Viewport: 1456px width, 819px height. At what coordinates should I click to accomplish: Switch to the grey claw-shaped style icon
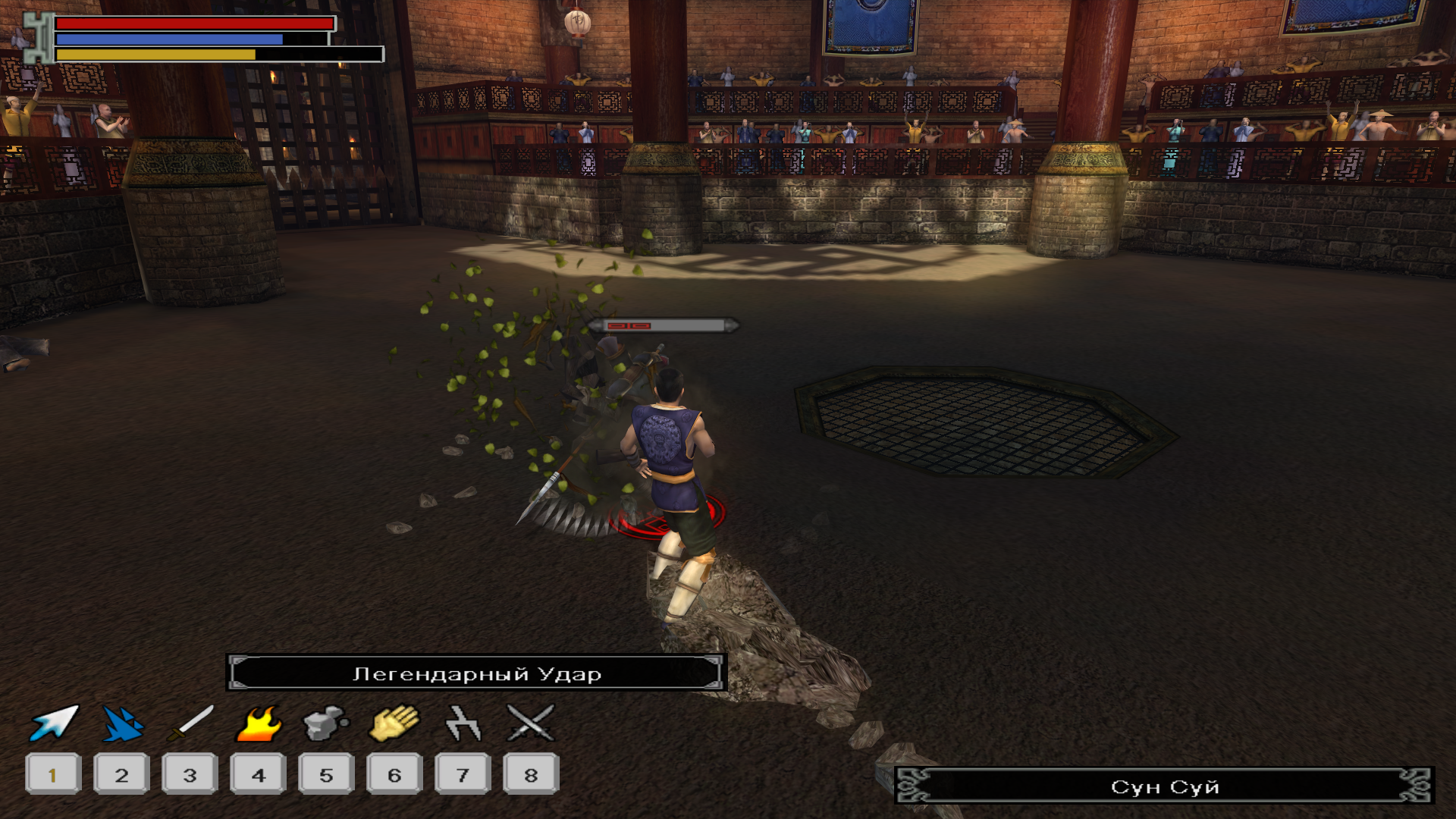tap(463, 723)
